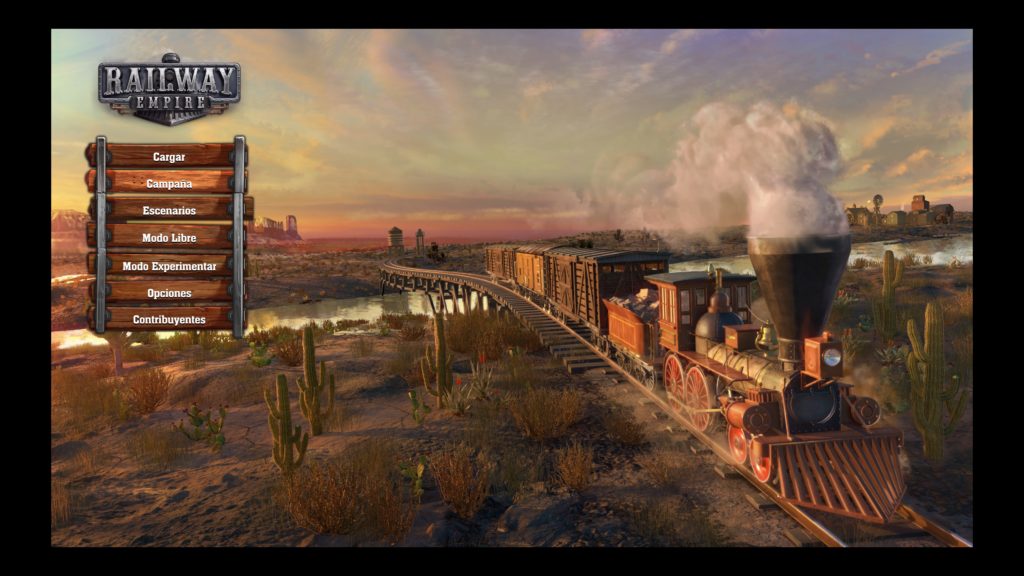The image size is (1024, 576).
Task: Choose Modo Libre from the menu
Action: pos(169,238)
